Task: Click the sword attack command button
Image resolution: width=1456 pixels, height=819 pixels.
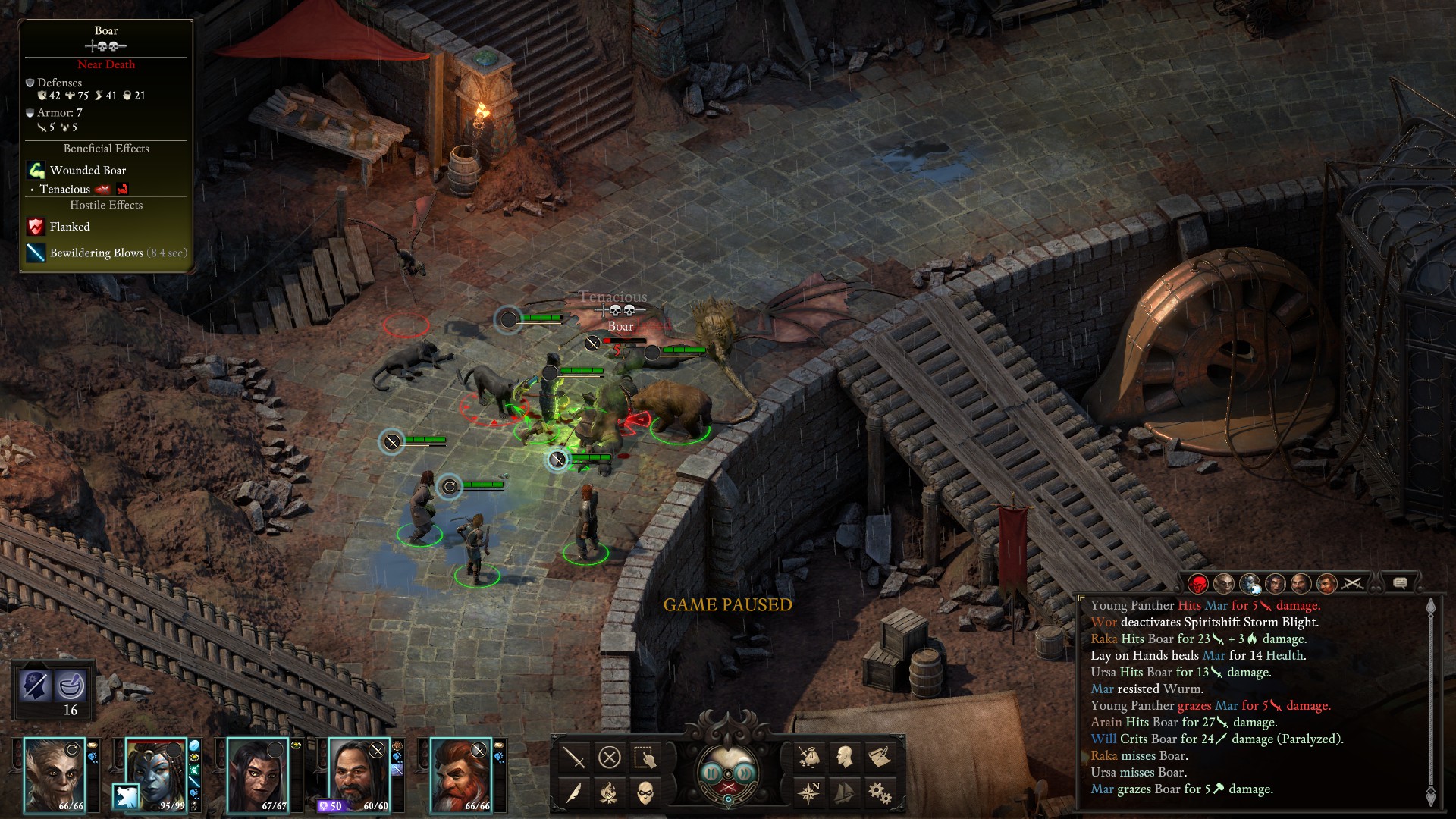Action: 574,757
